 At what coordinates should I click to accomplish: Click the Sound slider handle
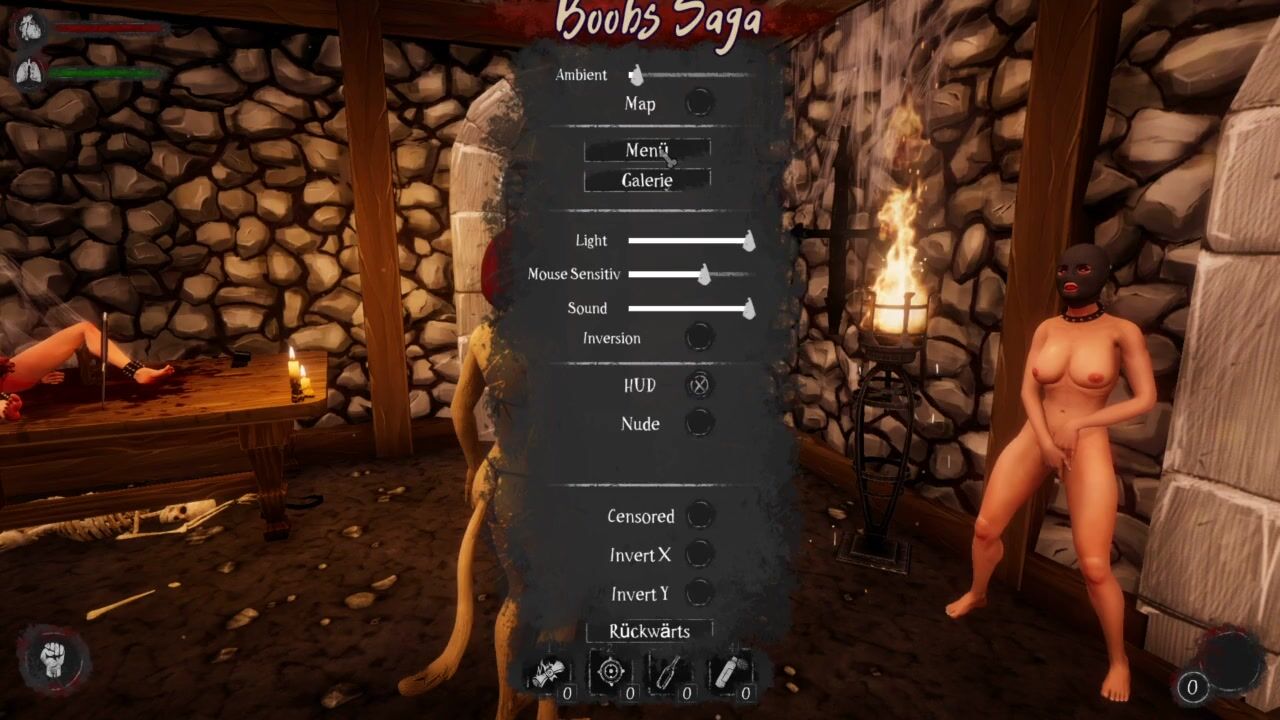748,308
